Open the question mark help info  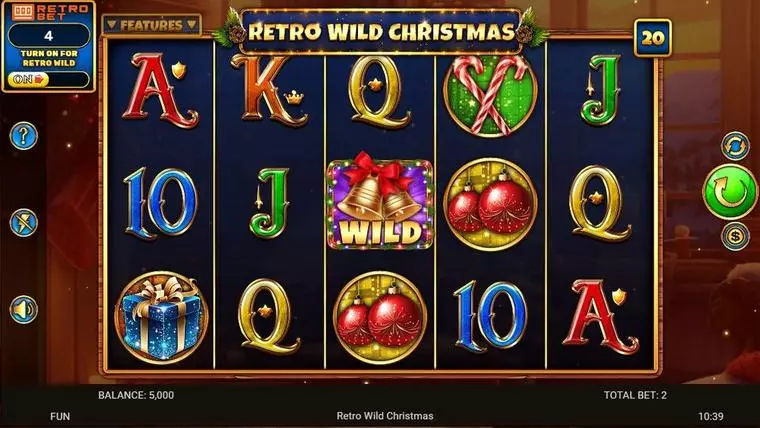pos(23,135)
